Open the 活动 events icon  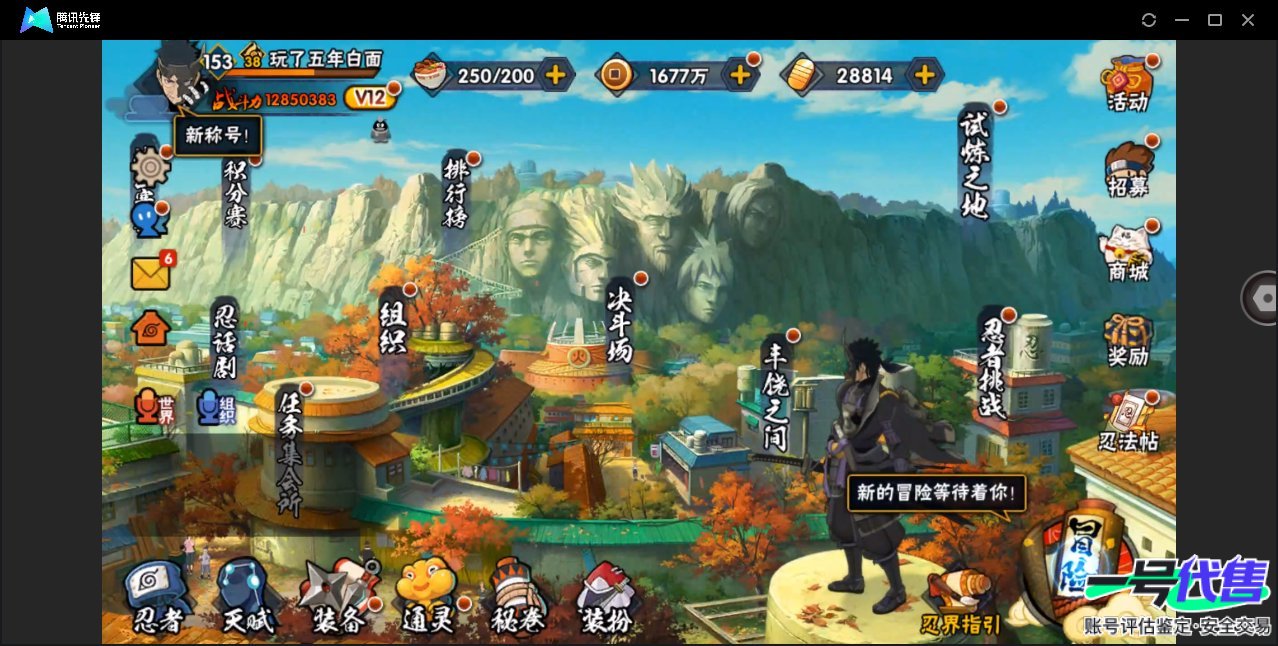[x=1127, y=83]
